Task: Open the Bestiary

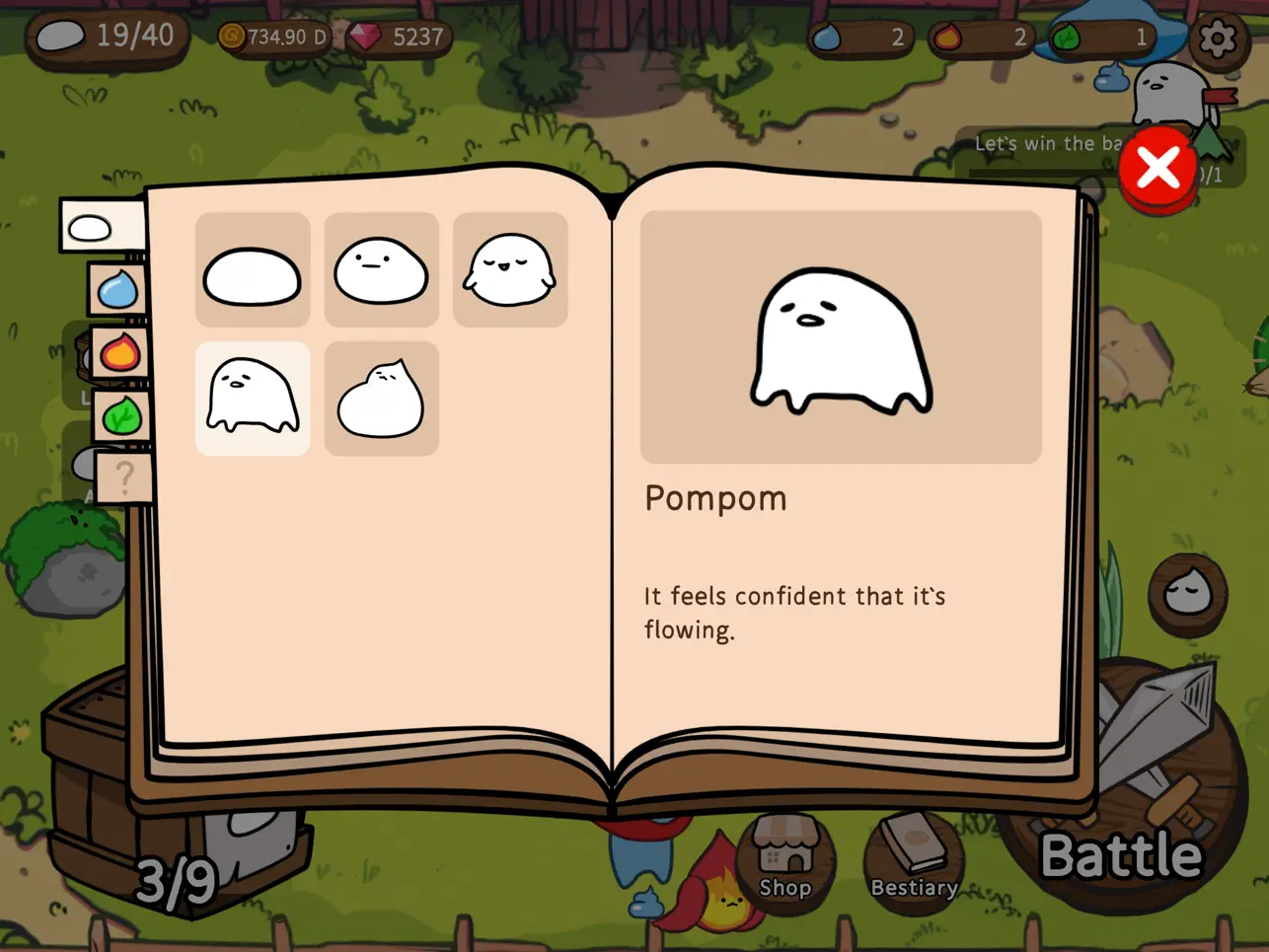Action: (x=915, y=858)
